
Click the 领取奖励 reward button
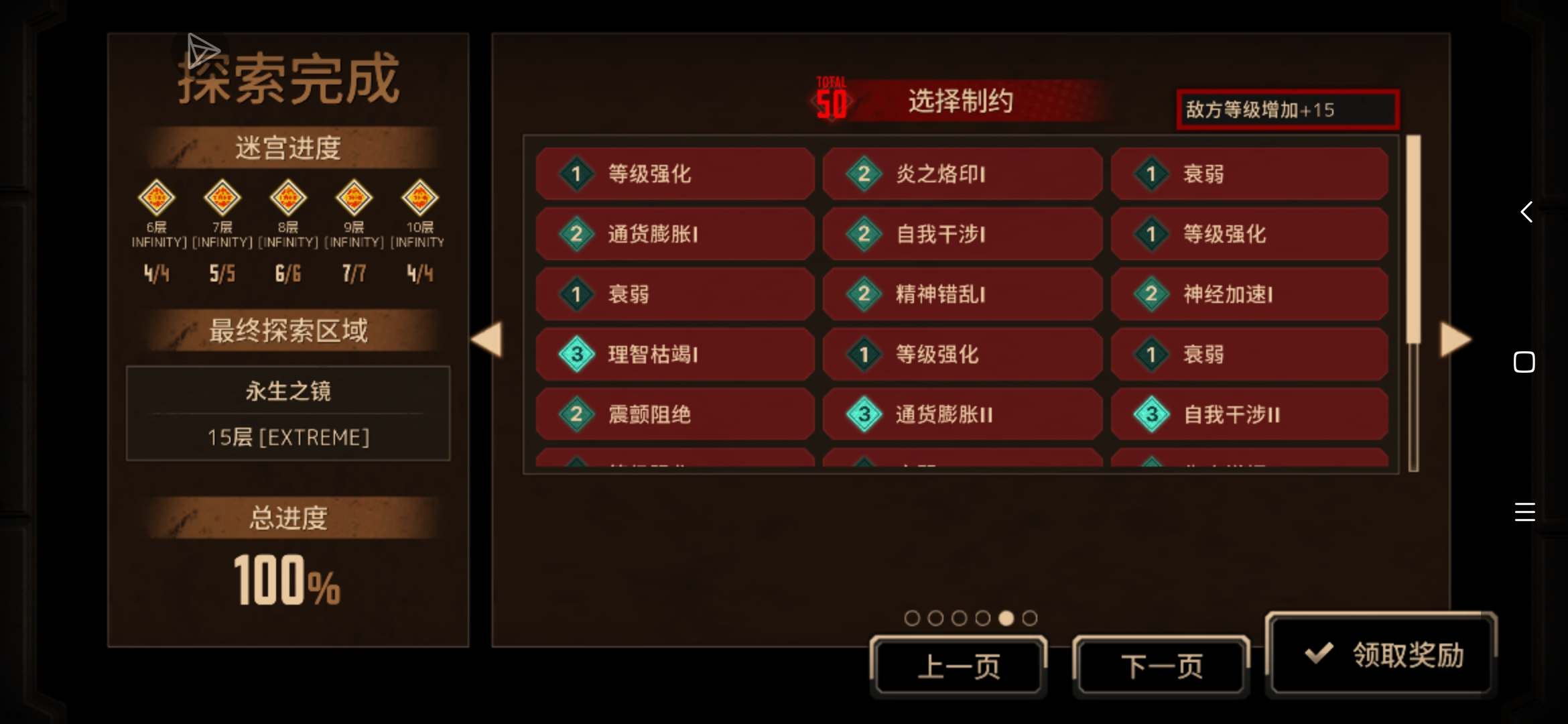[1380, 652]
